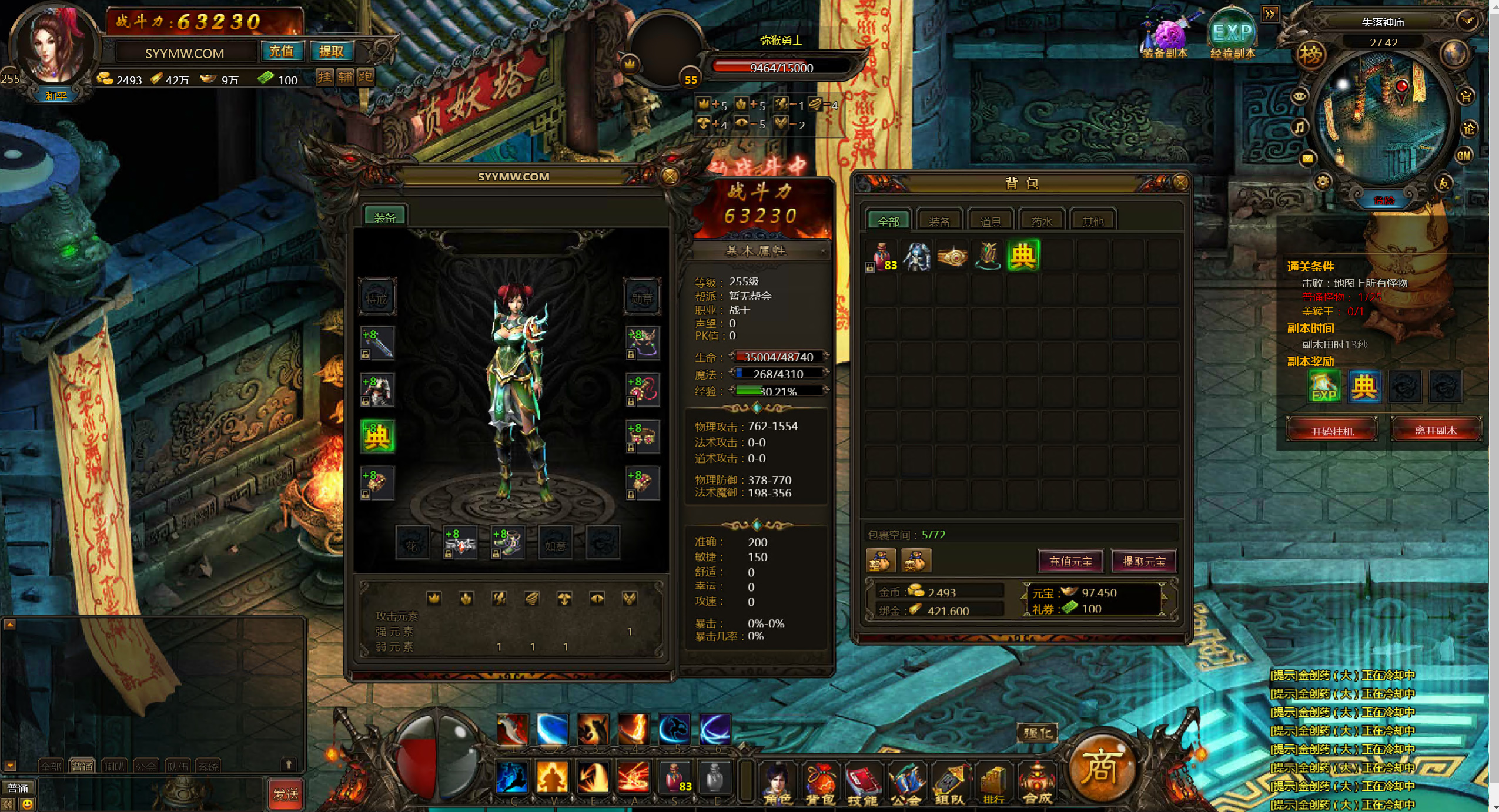Select the yellow 典 item in the bag
Screen dimensions: 1499x812
pyautogui.click(x=1023, y=256)
